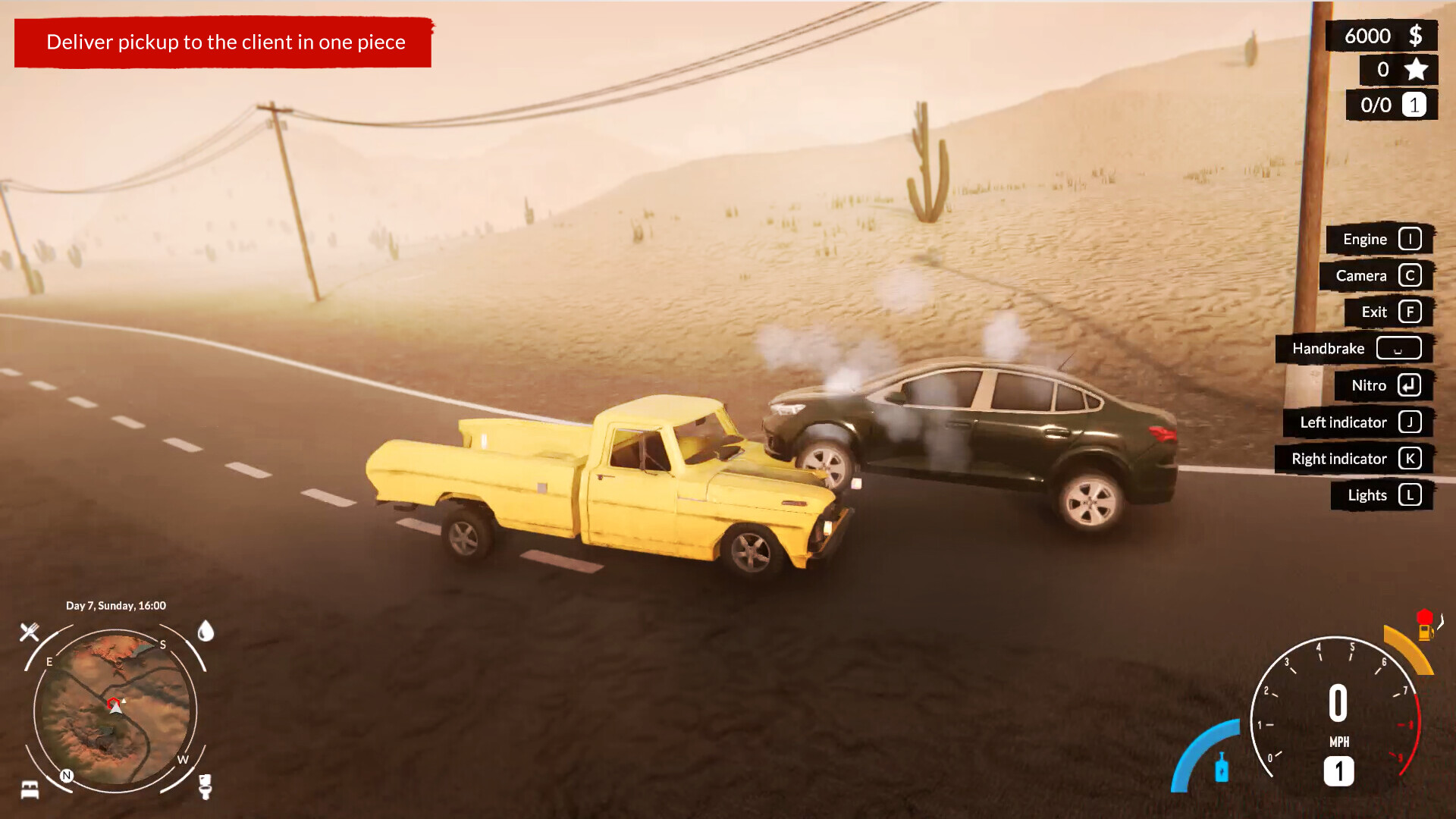Image resolution: width=1456 pixels, height=819 pixels.
Task: Toggle the Right indicator
Action: click(1354, 459)
